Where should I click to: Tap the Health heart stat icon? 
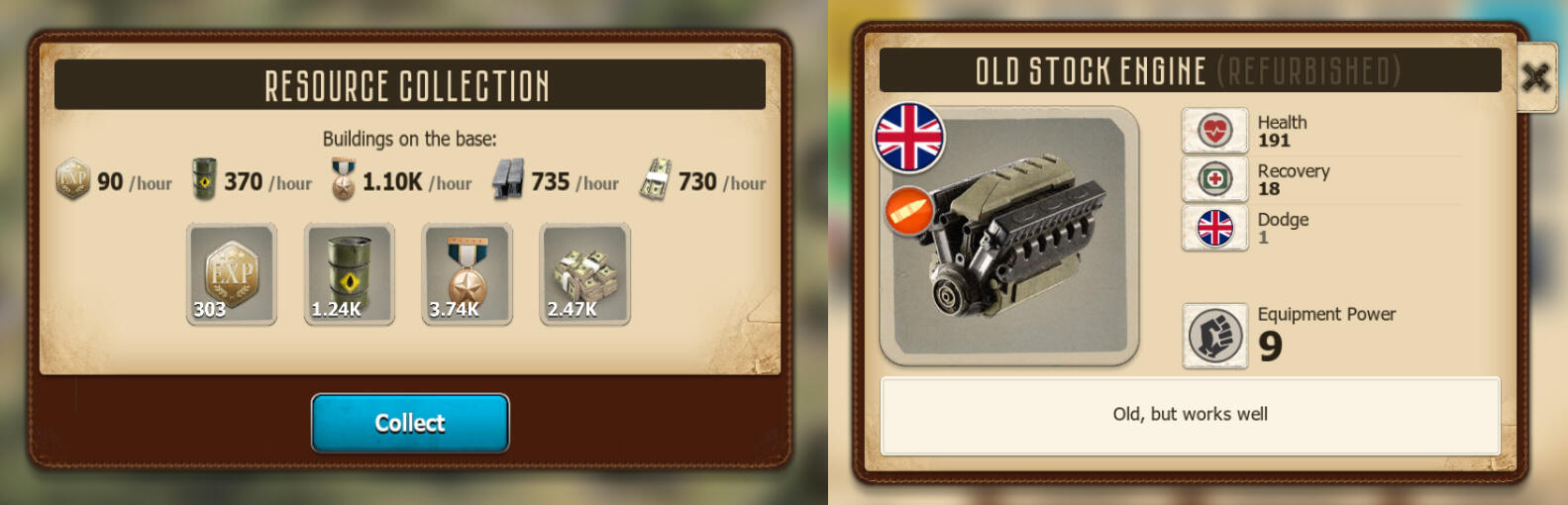pos(1215,131)
